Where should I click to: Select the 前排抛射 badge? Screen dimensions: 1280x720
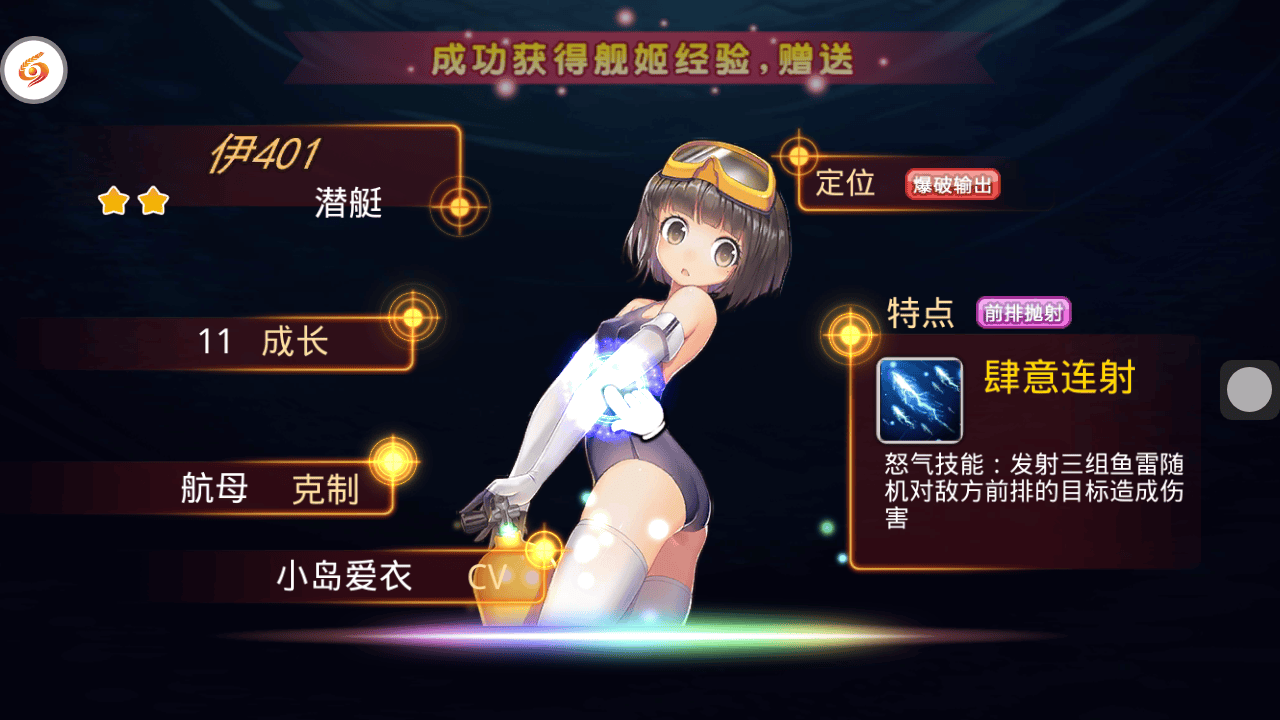1025,312
